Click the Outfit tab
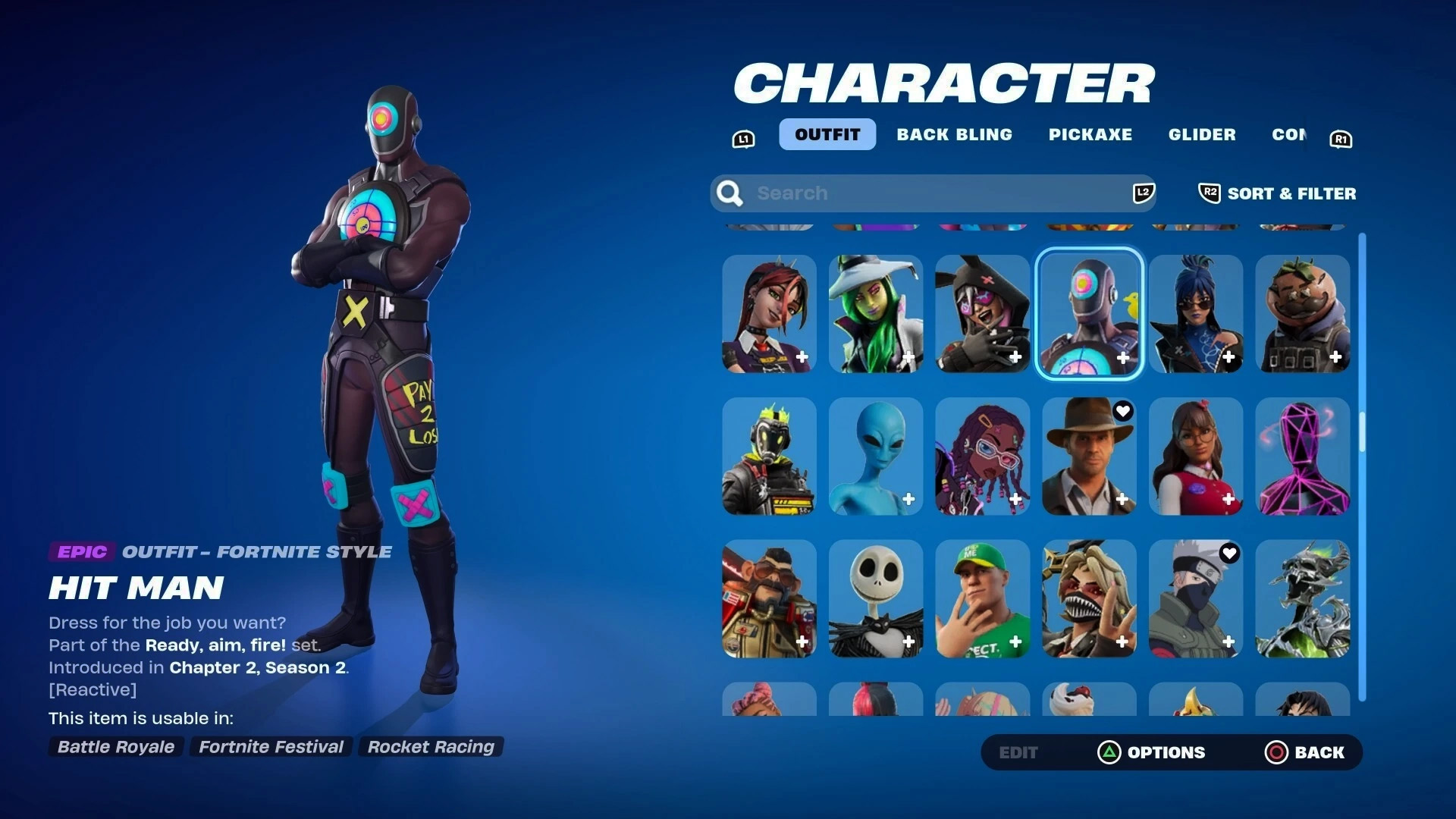1456x819 pixels. [827, 134]
